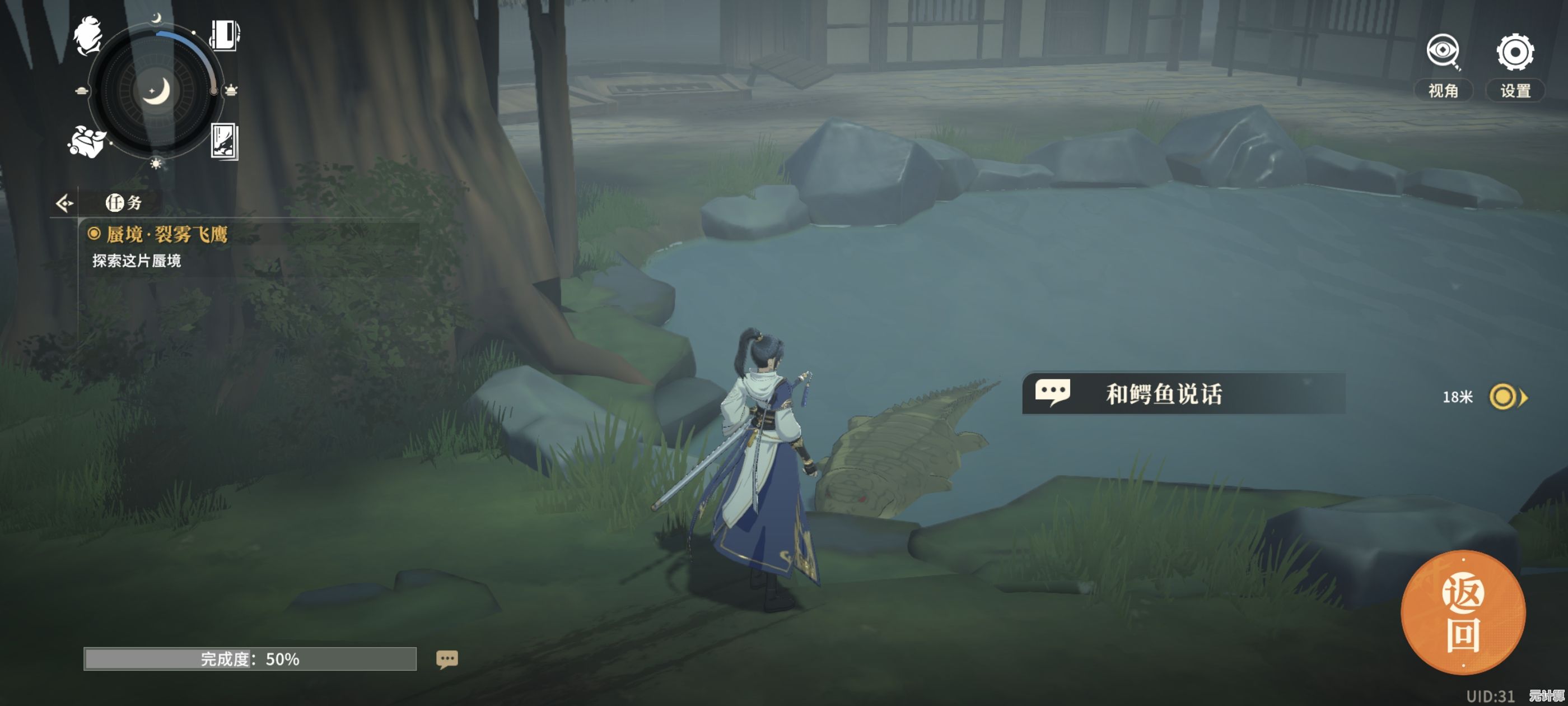
Task: Click the crescent moon time dial
Action: [x=156, y=91]
